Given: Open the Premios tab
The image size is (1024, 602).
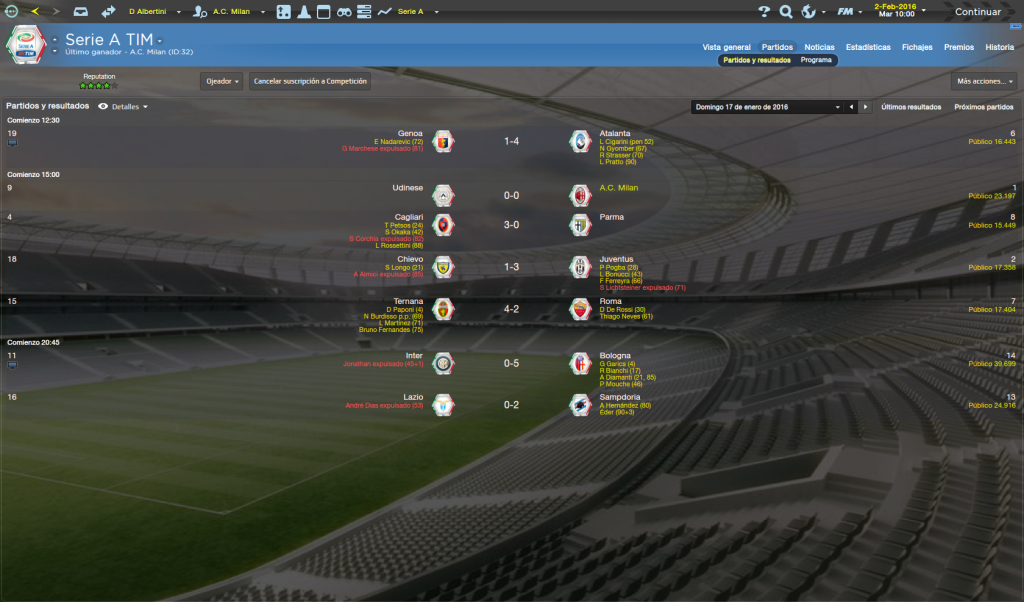Looking at the screenshot, I should pos(958,47).
